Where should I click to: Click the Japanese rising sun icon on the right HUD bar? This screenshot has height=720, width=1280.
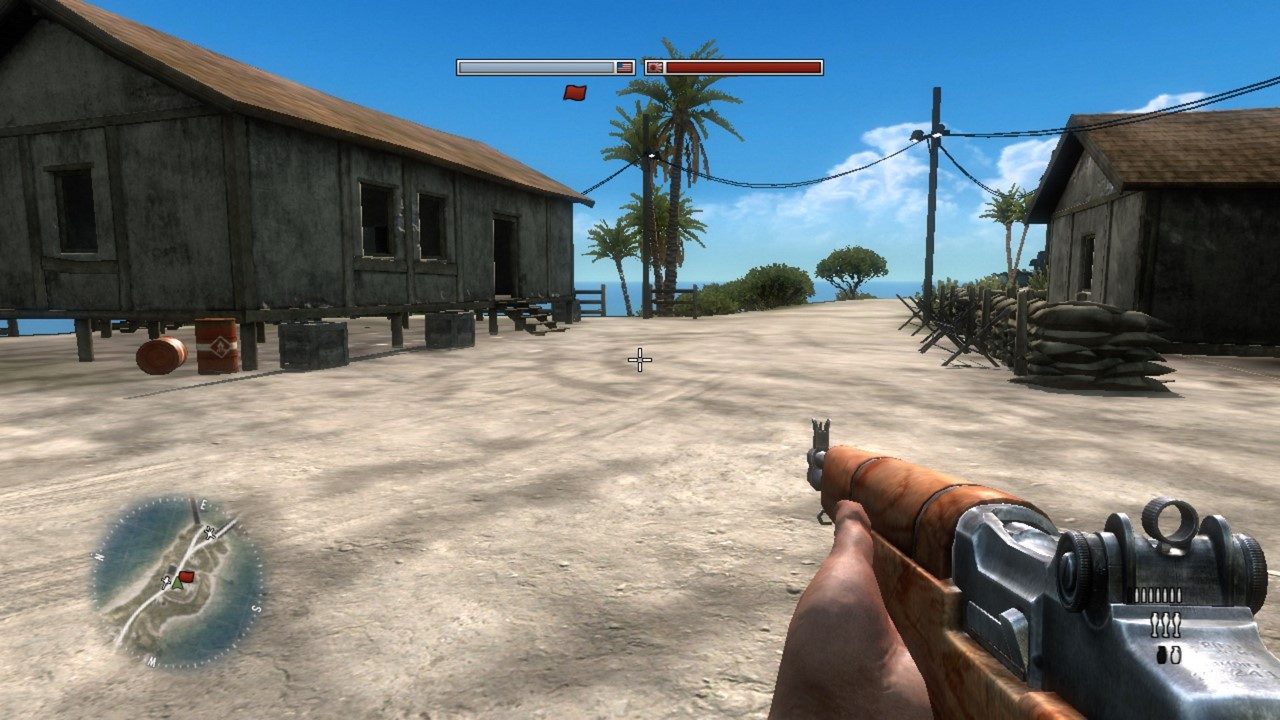click(x=657, y=66)
